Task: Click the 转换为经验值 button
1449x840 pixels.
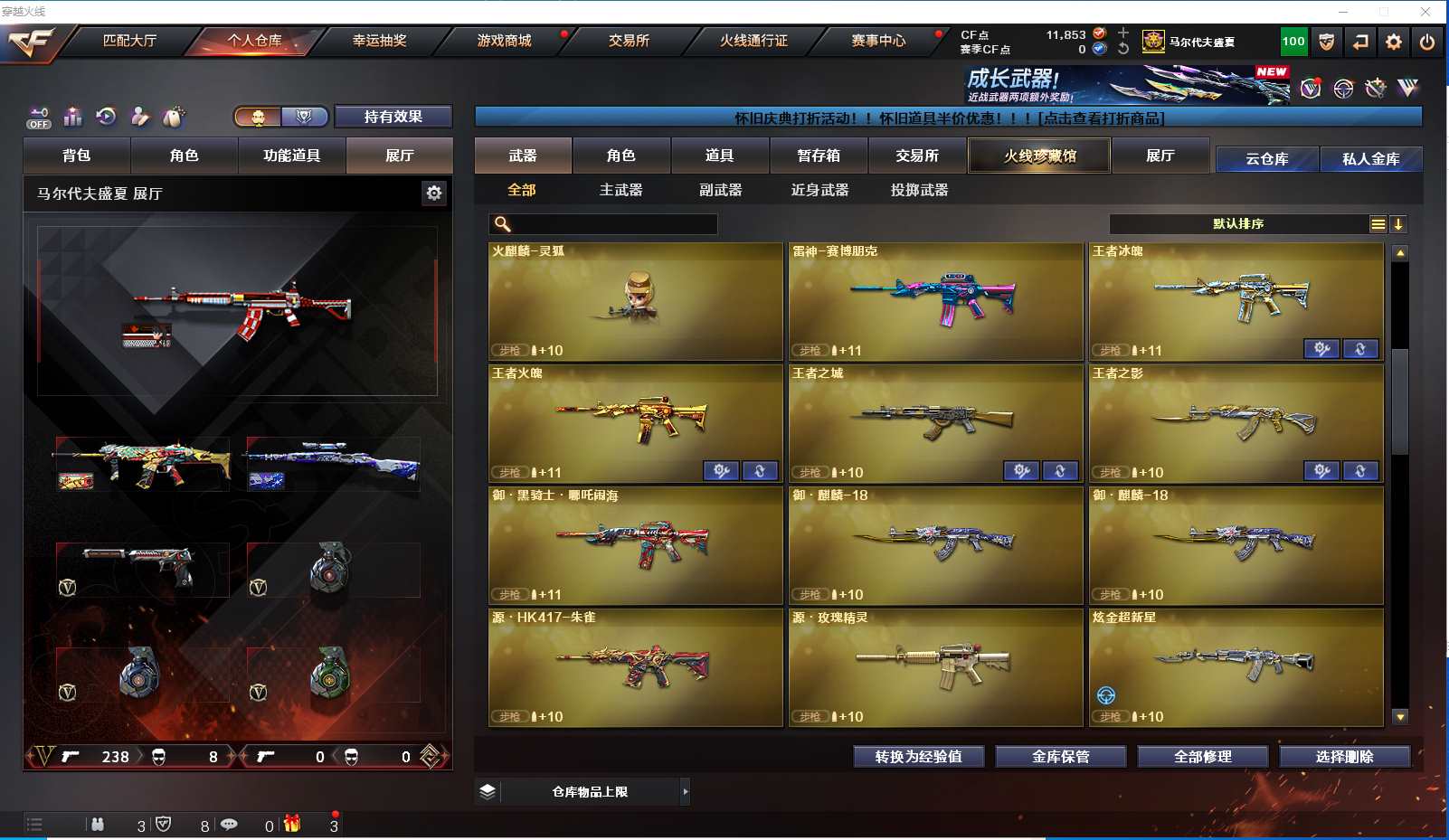Action: click(x=918, y=757)
